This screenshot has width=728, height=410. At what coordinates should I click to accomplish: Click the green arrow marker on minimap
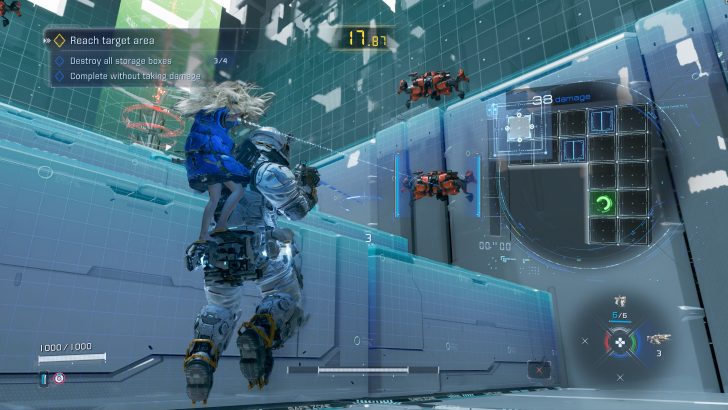(x=601, y=204)
